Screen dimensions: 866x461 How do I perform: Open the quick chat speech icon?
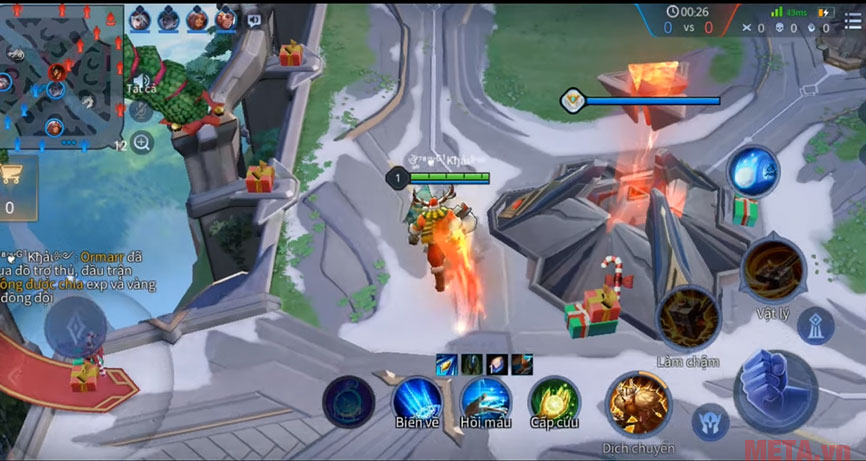(x=254, y=19)
